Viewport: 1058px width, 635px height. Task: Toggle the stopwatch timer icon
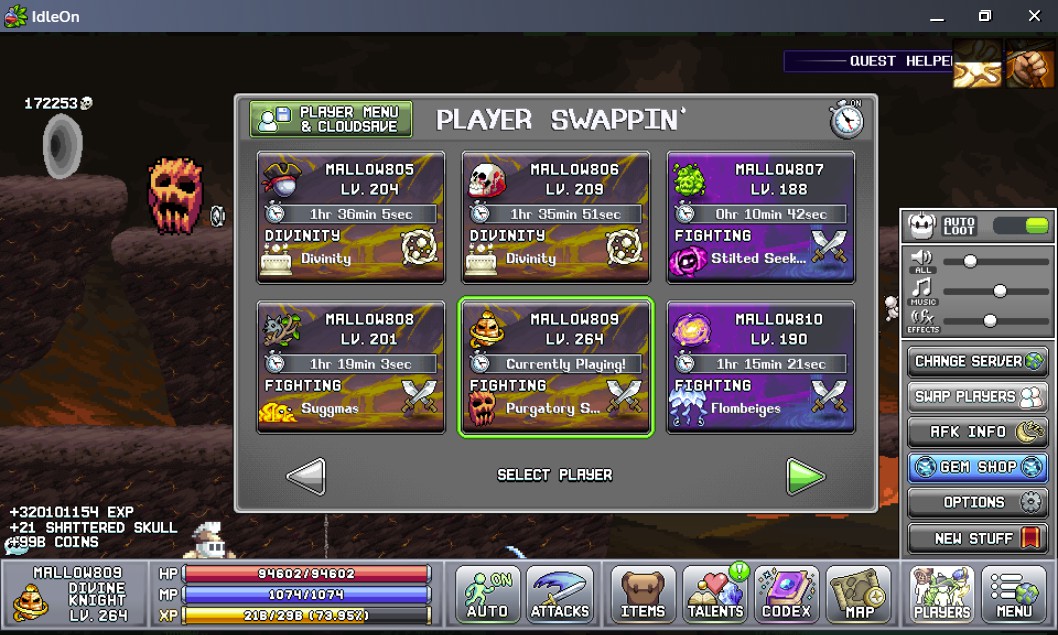tap(846, 119)
